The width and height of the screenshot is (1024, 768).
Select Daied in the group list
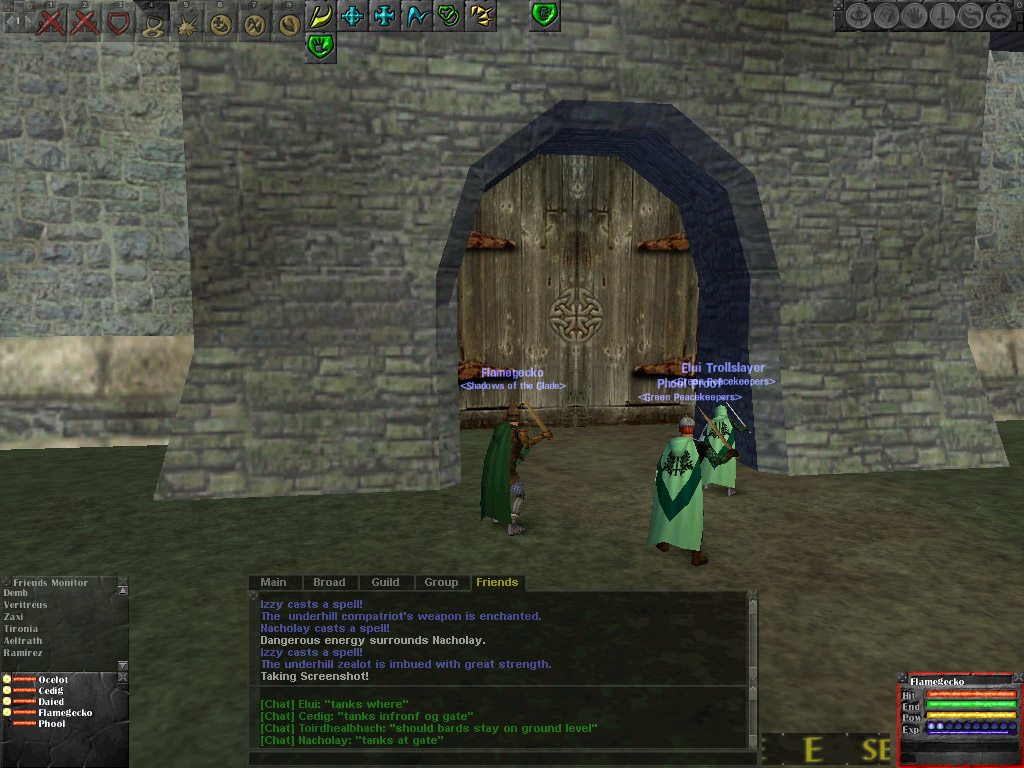pos(50,702)
